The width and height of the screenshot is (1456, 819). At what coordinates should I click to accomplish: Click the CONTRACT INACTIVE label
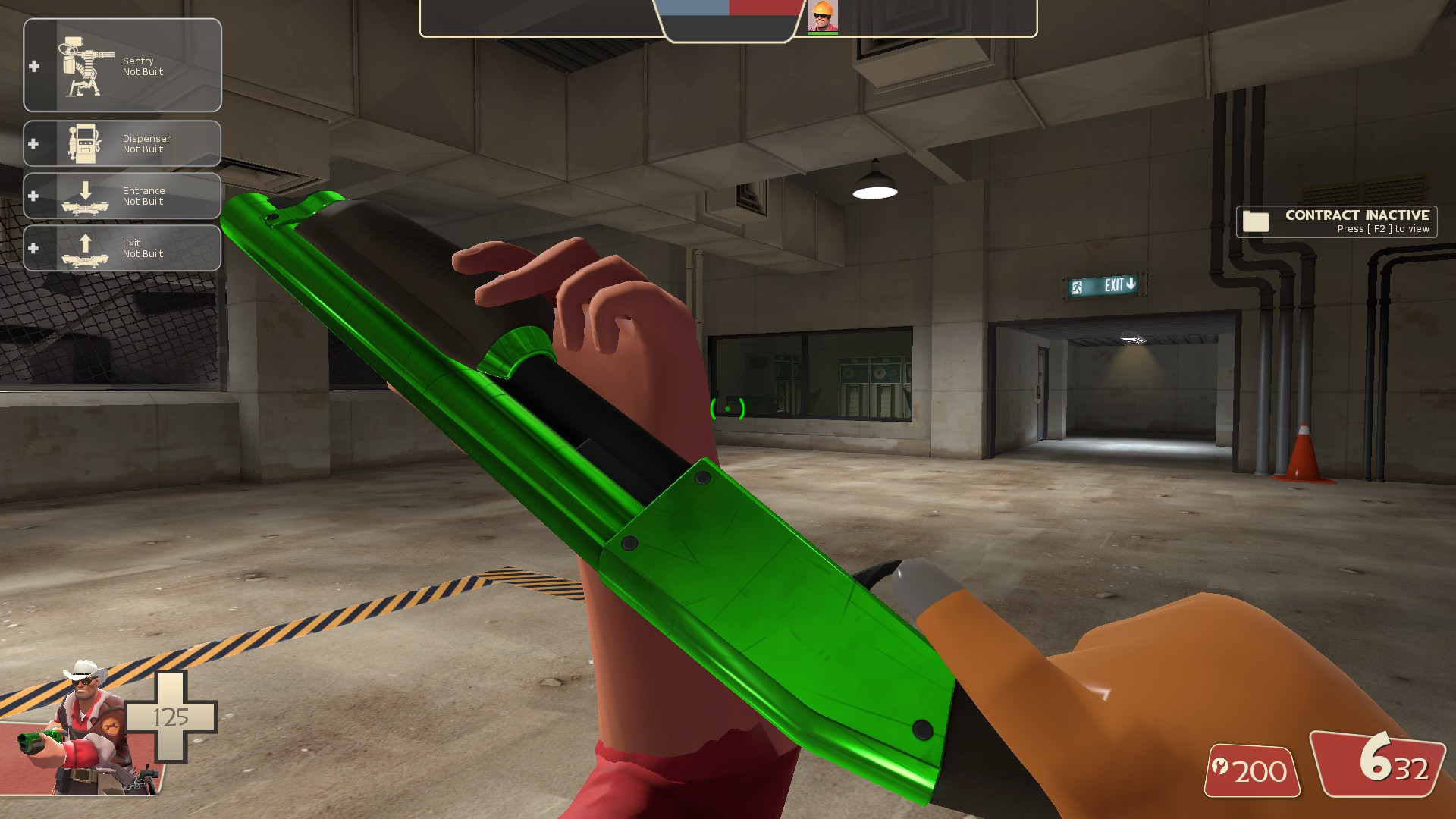[x=1357, y=215]
